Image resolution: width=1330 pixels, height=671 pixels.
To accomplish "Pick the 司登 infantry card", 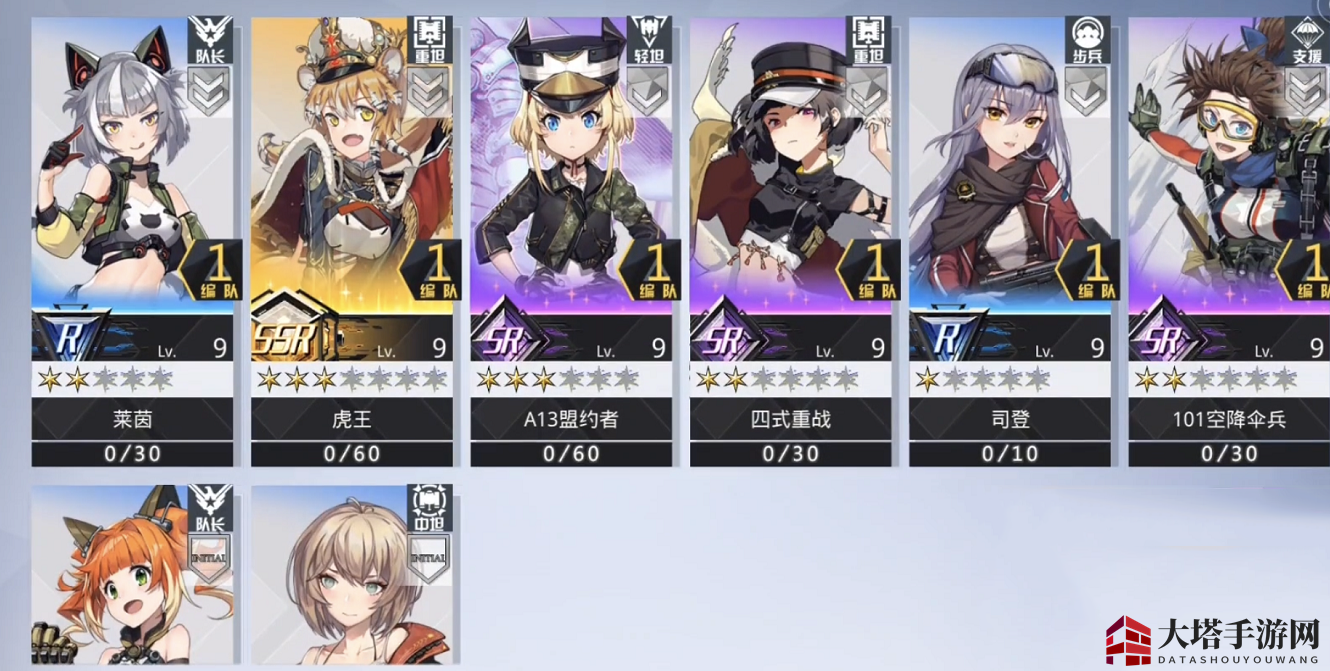I will 1010,240.
